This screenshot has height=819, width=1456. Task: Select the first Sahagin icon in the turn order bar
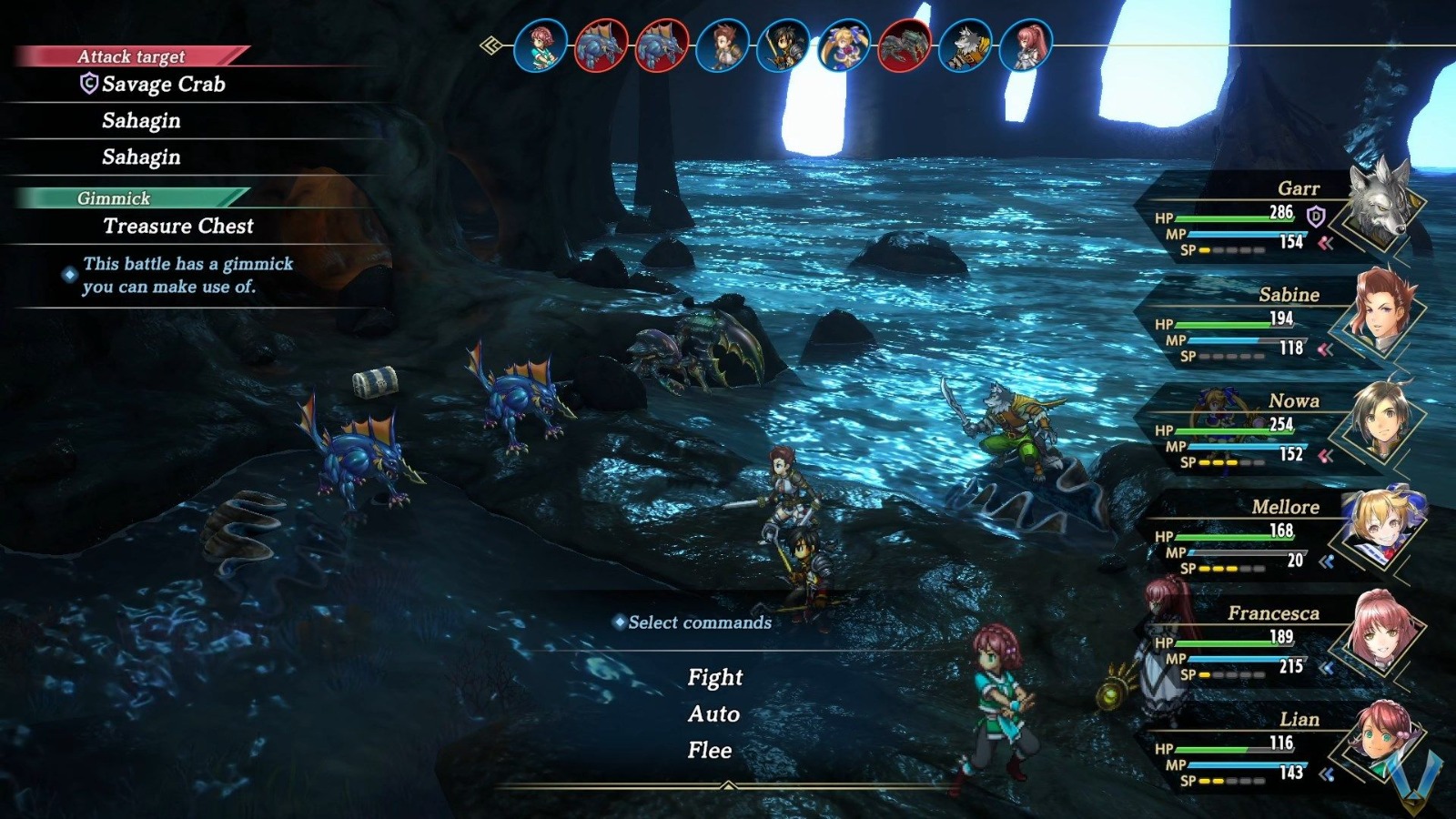[602, 44]
